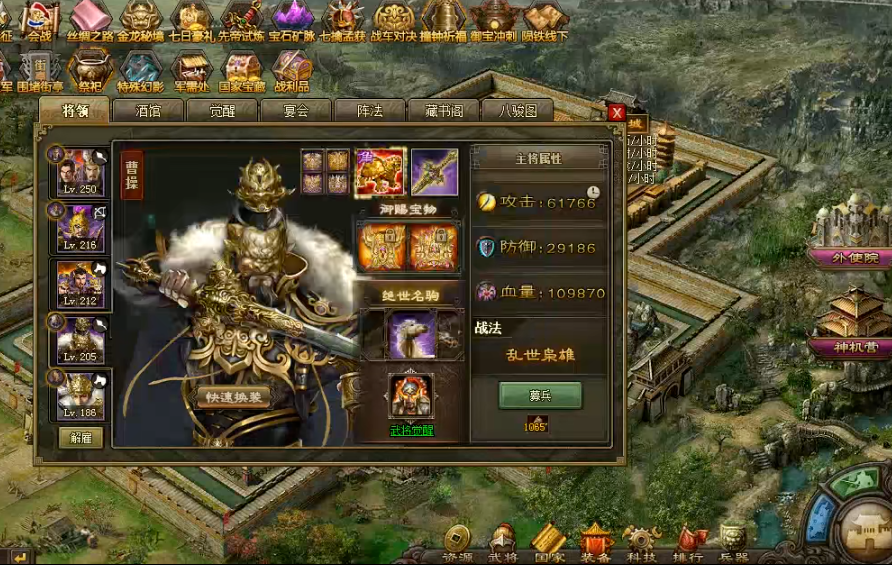
Task: Open the 八骏图 tab
Action: pyautogui.click(x=518, y=111)
